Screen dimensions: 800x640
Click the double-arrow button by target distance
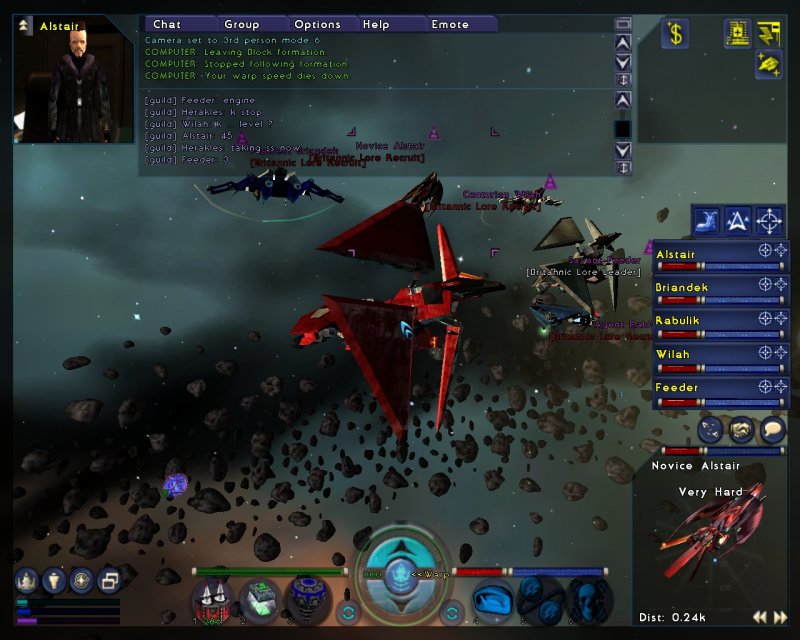765,617
